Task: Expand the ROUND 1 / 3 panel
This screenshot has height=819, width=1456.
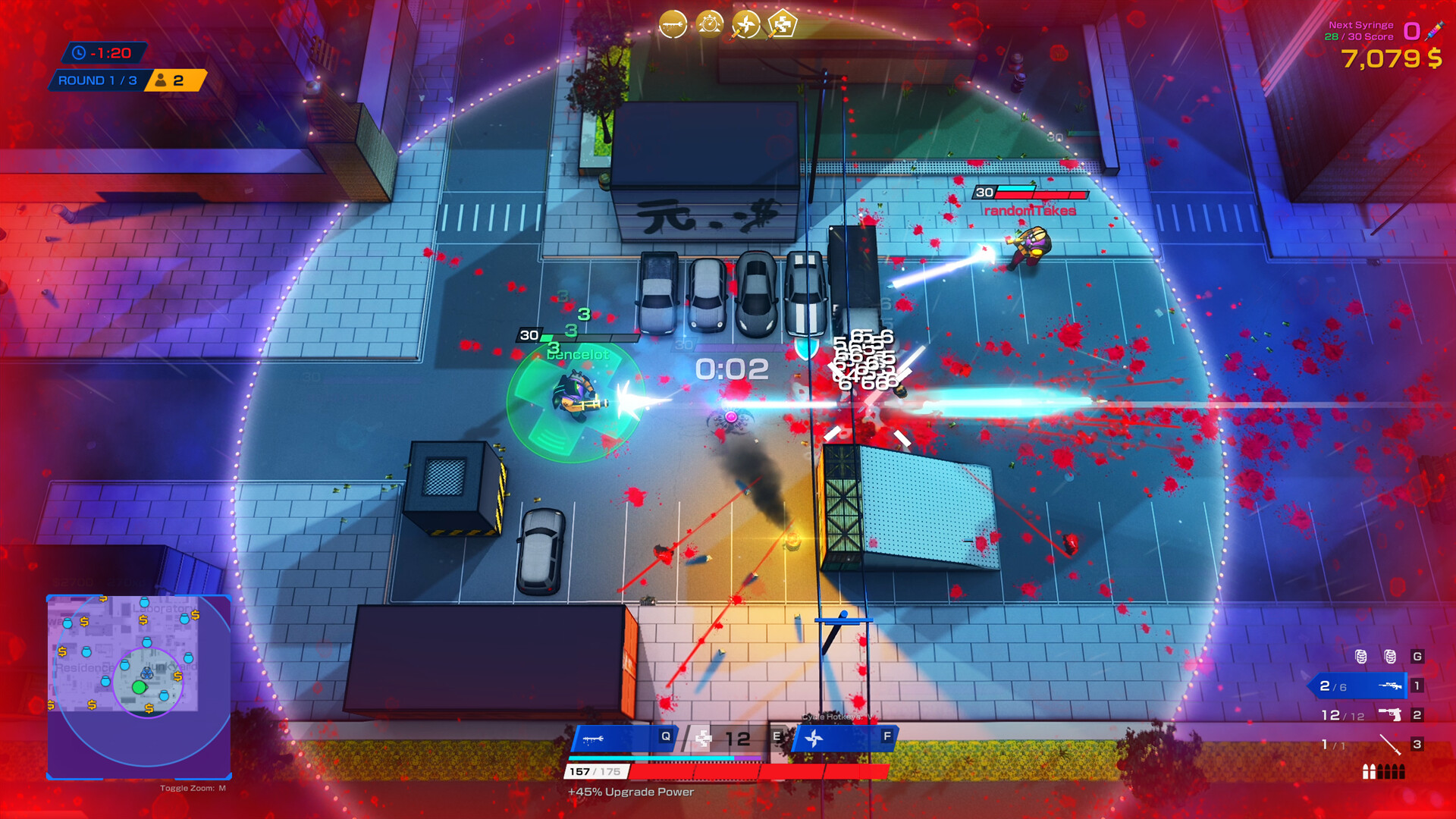Action: tap(97, 80)
